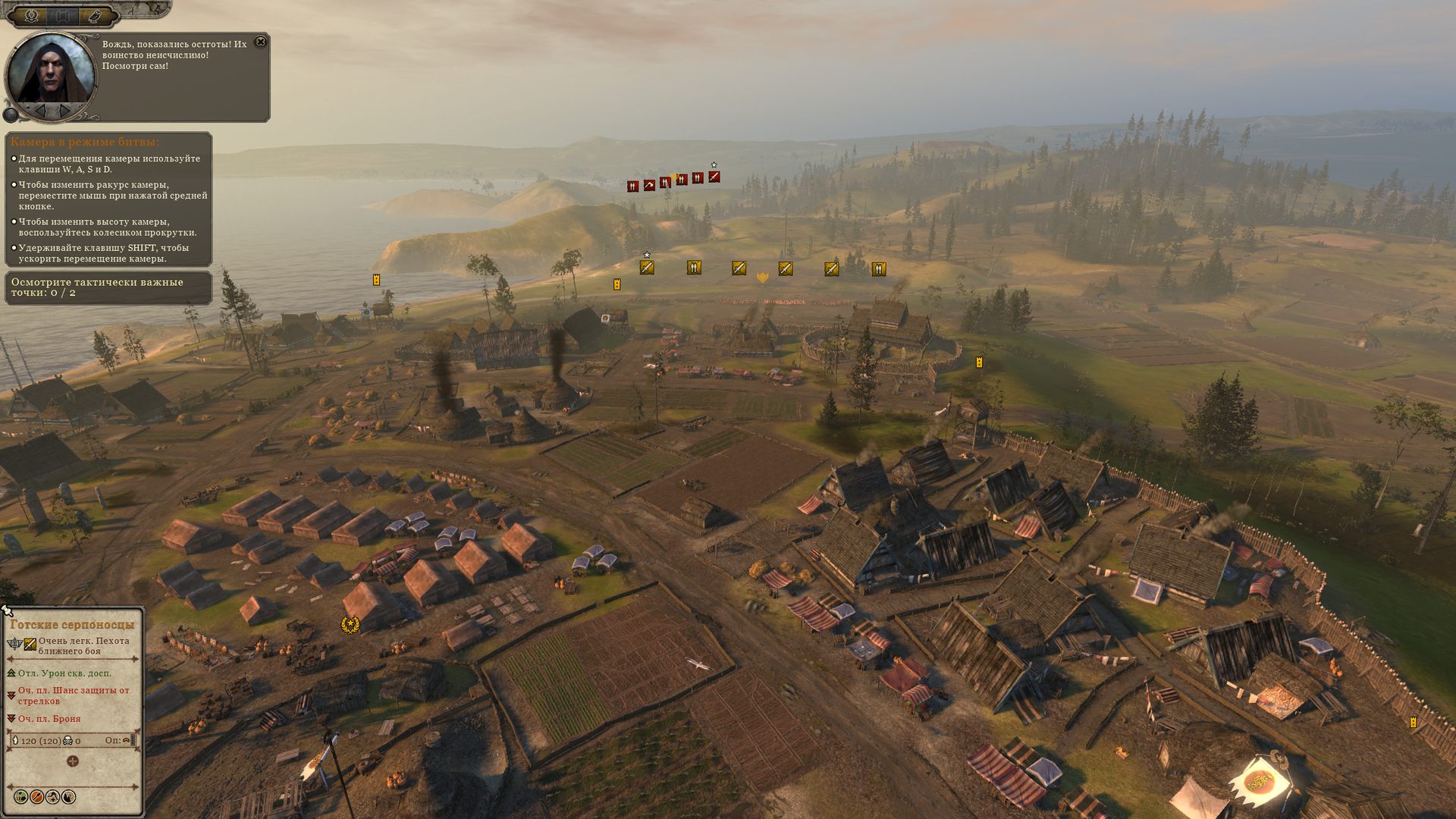The image size is (1456, 819).
Task: Click the objective text about tactical points
Action: (97, 287)
